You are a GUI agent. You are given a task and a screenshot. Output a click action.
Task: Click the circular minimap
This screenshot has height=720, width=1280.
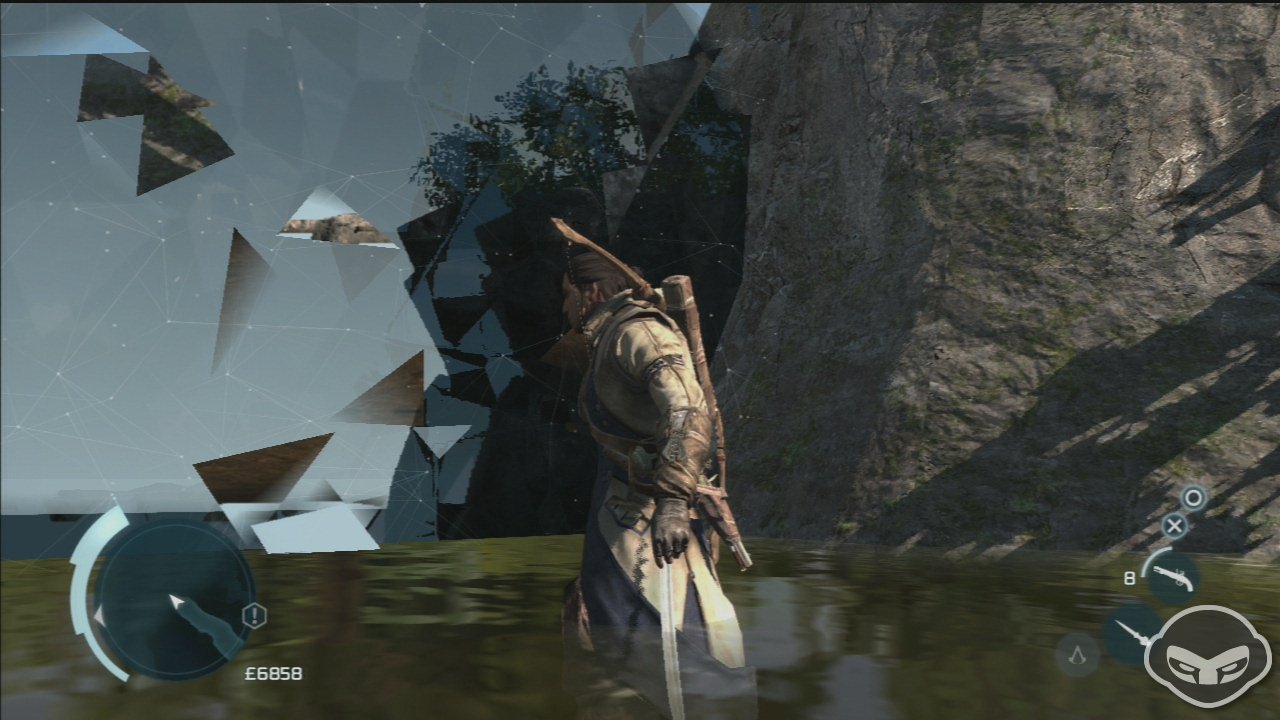[x=172, y=602]
